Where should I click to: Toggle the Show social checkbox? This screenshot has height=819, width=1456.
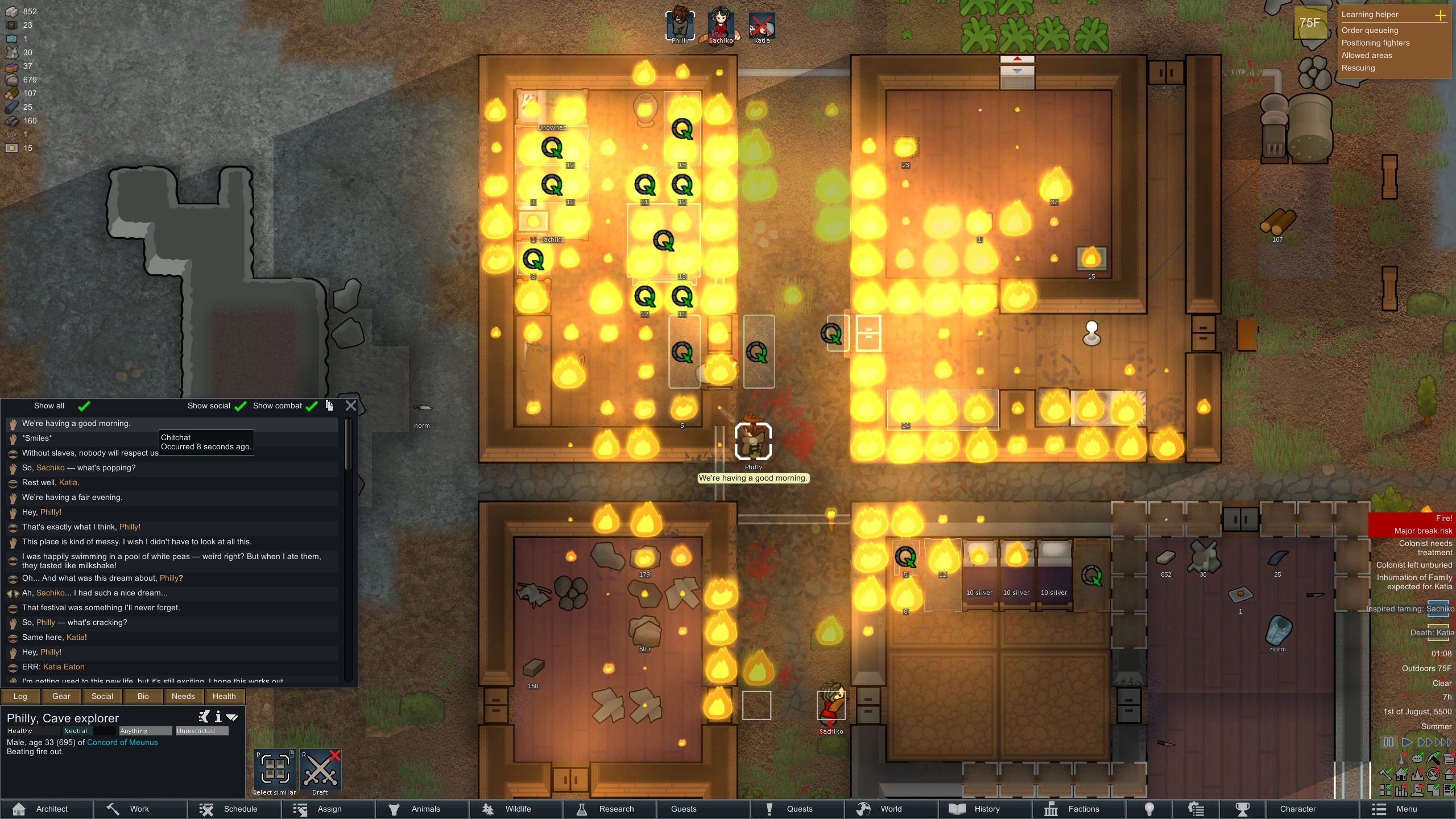click(x=241, y=406)
